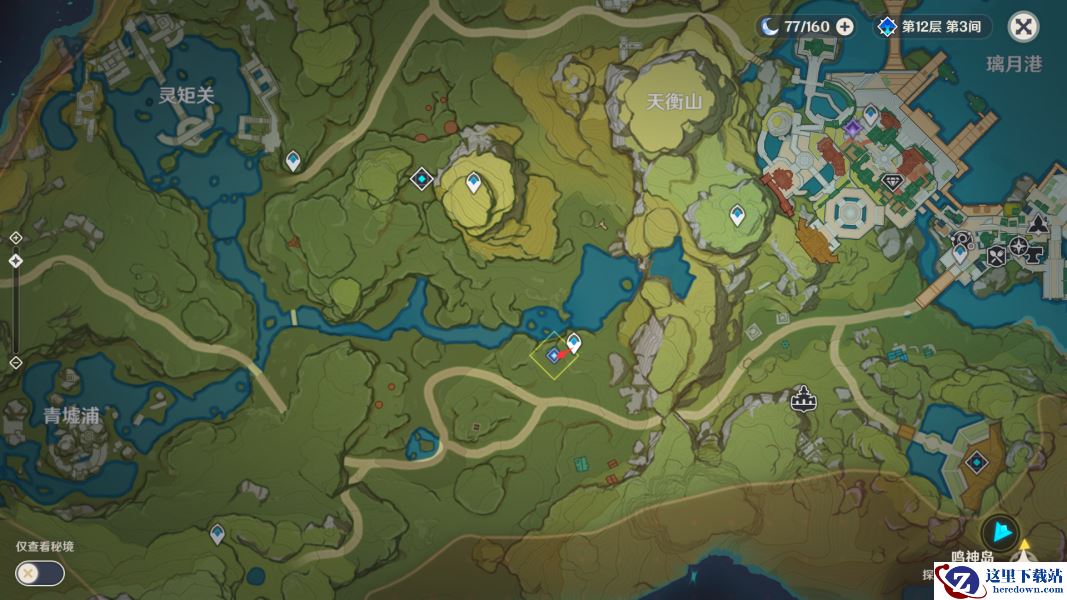Select the jewelry diamond shop icon in 璃月港
The image size is (1067, 600).
[894, 183]
